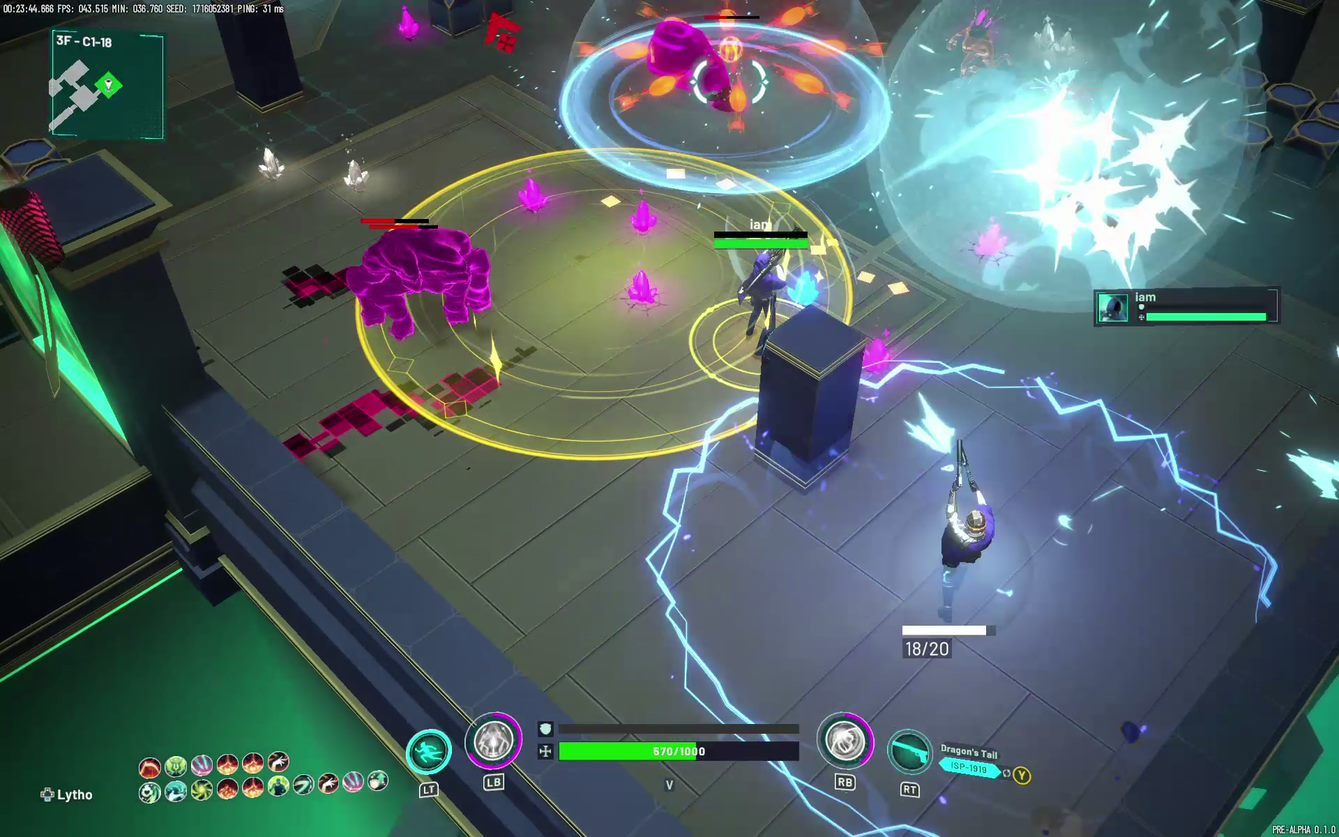1339x837 pixels.
Task: Use the skill icon above LB
Action: click(x=493, y=741)
